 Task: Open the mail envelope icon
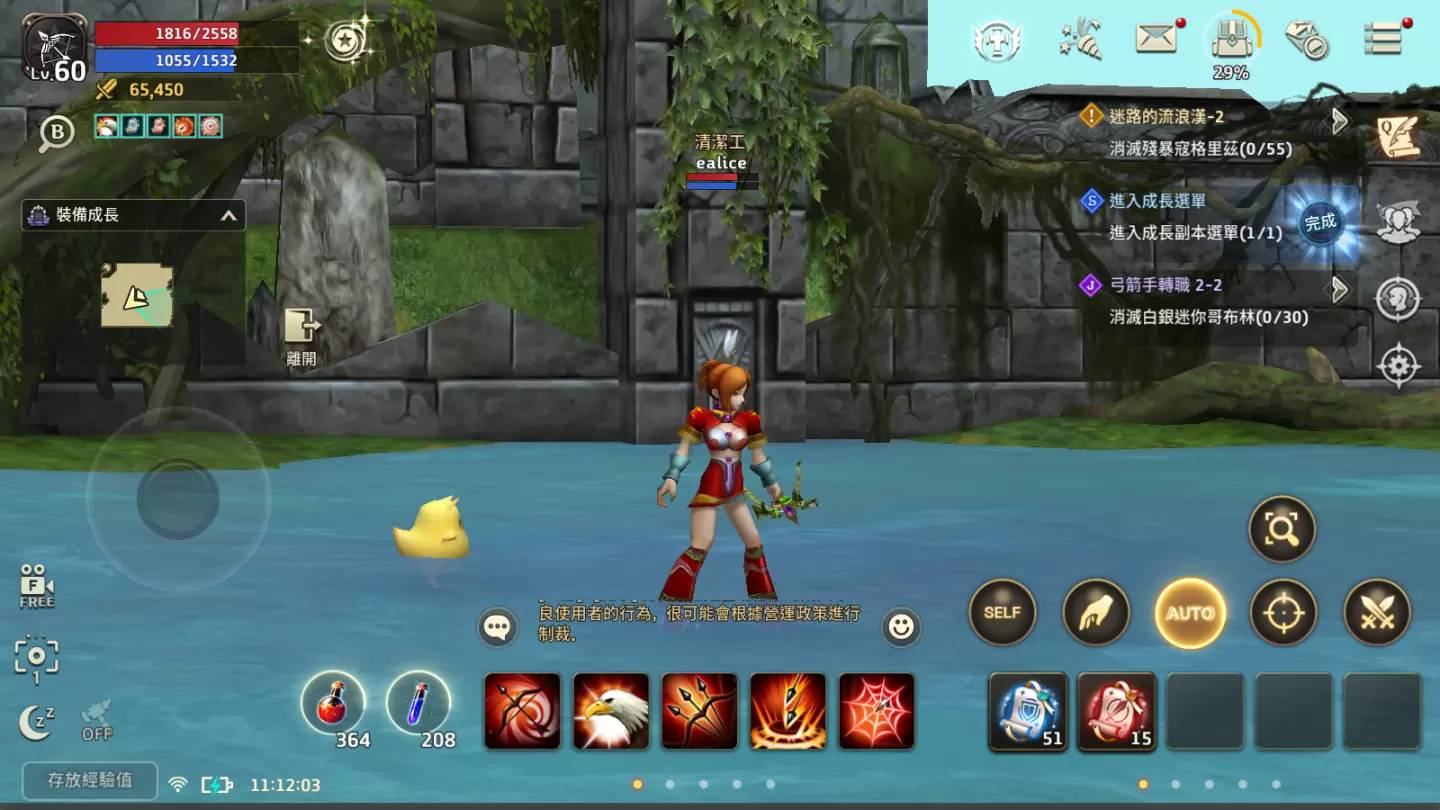click(x=1156, y=39)
